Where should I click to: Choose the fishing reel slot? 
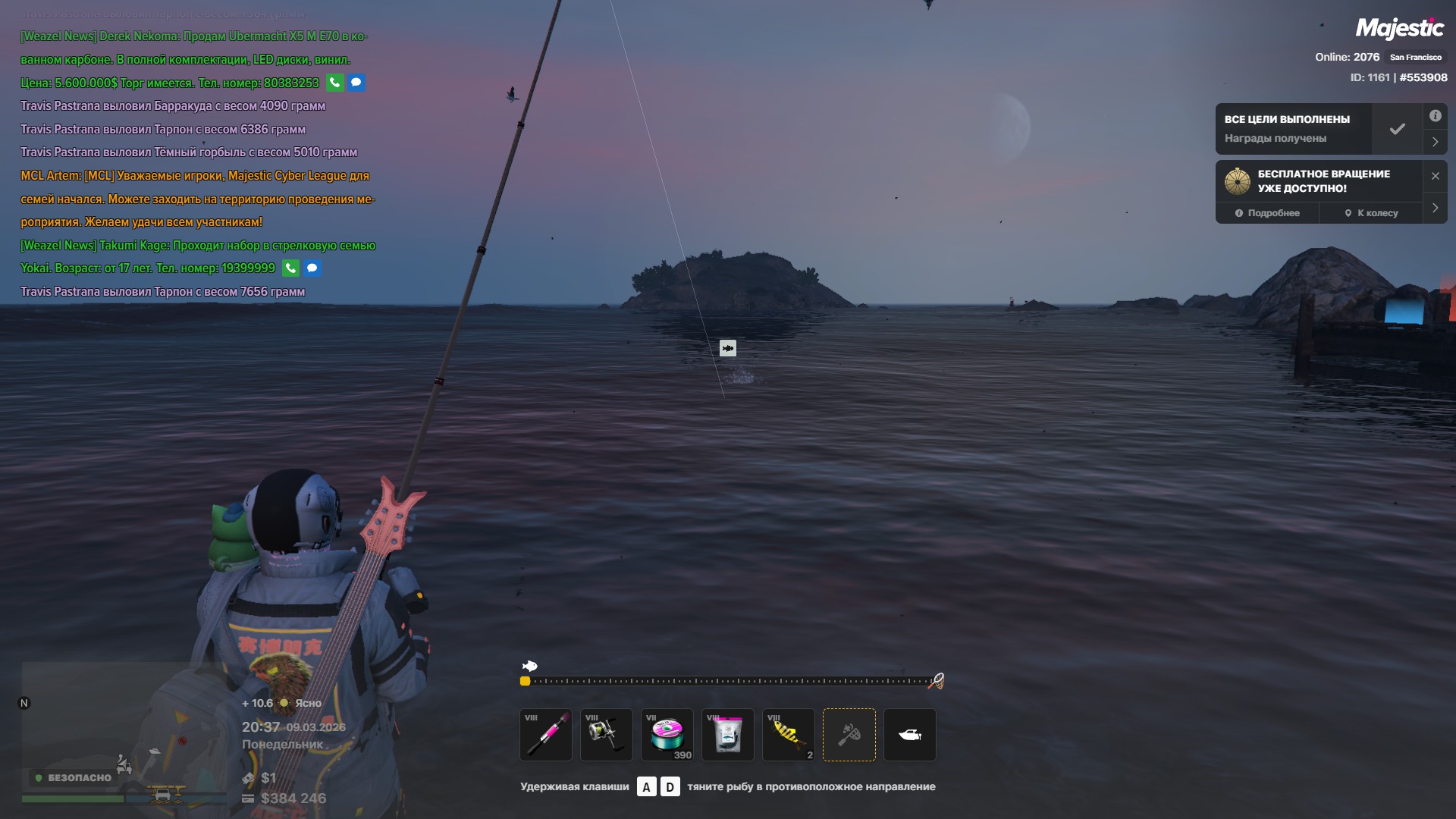click(x=607, y=734)
